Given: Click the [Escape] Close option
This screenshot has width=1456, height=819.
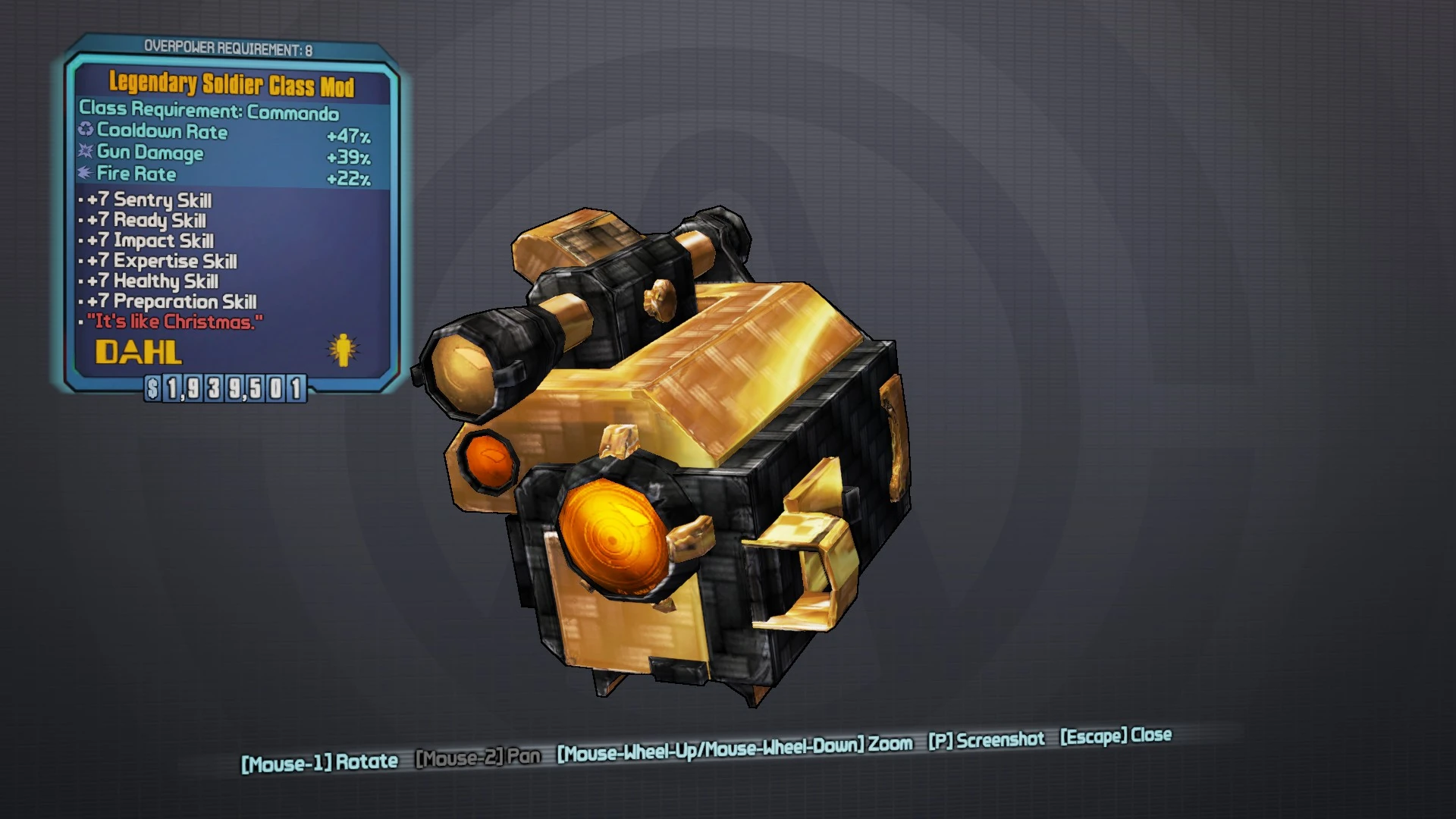Looking at the screenshot, I should [1115, 735].
